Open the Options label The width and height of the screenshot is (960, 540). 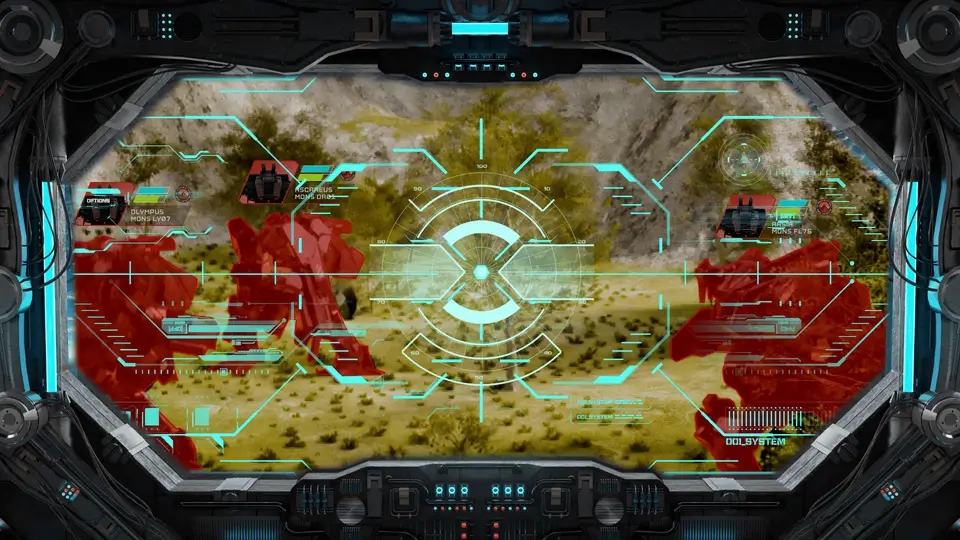coord(99,201)
